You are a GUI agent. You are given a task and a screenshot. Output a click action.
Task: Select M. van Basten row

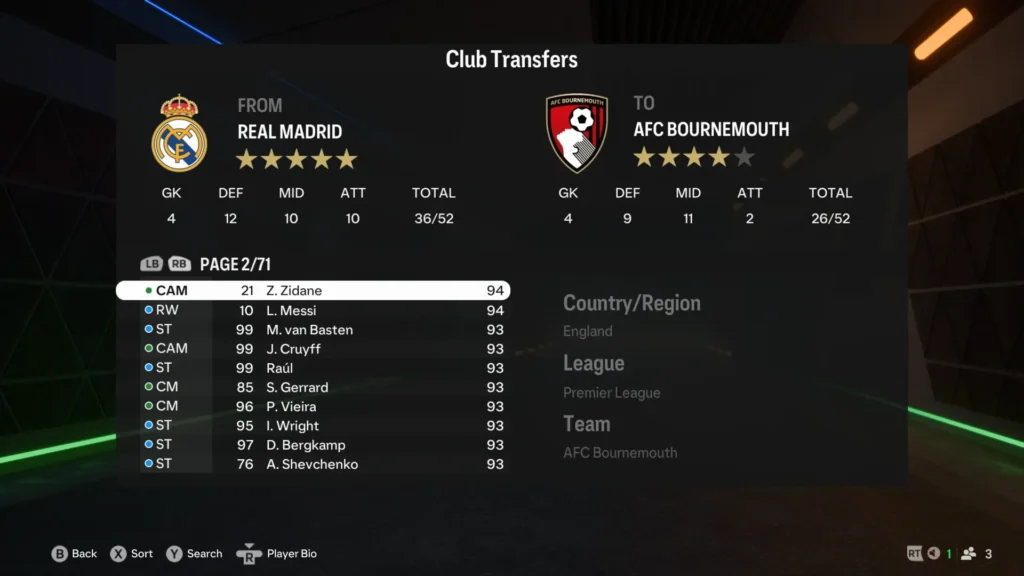pos(313,330)
